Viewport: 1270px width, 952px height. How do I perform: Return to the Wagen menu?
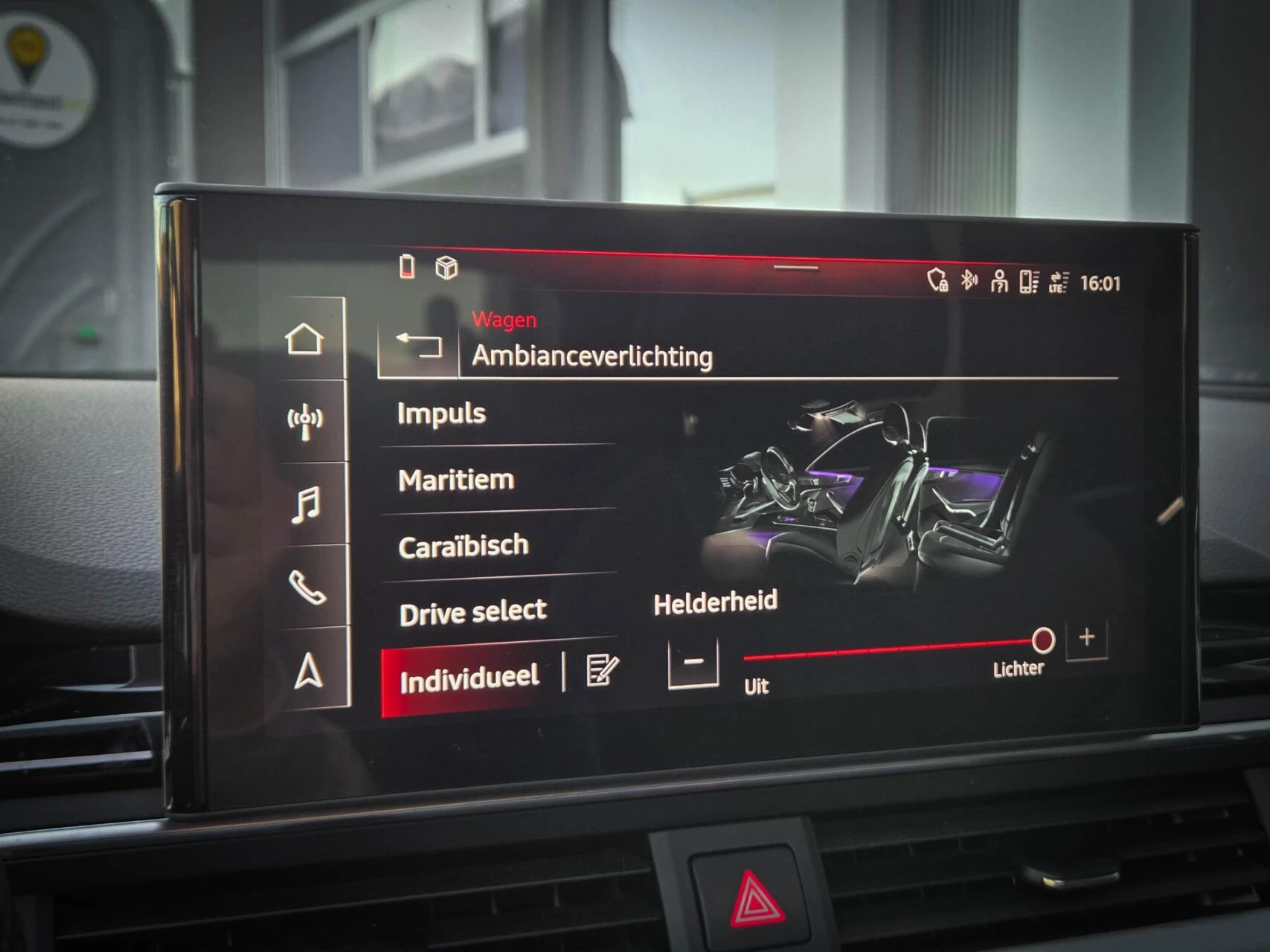[x=502, y=318]
